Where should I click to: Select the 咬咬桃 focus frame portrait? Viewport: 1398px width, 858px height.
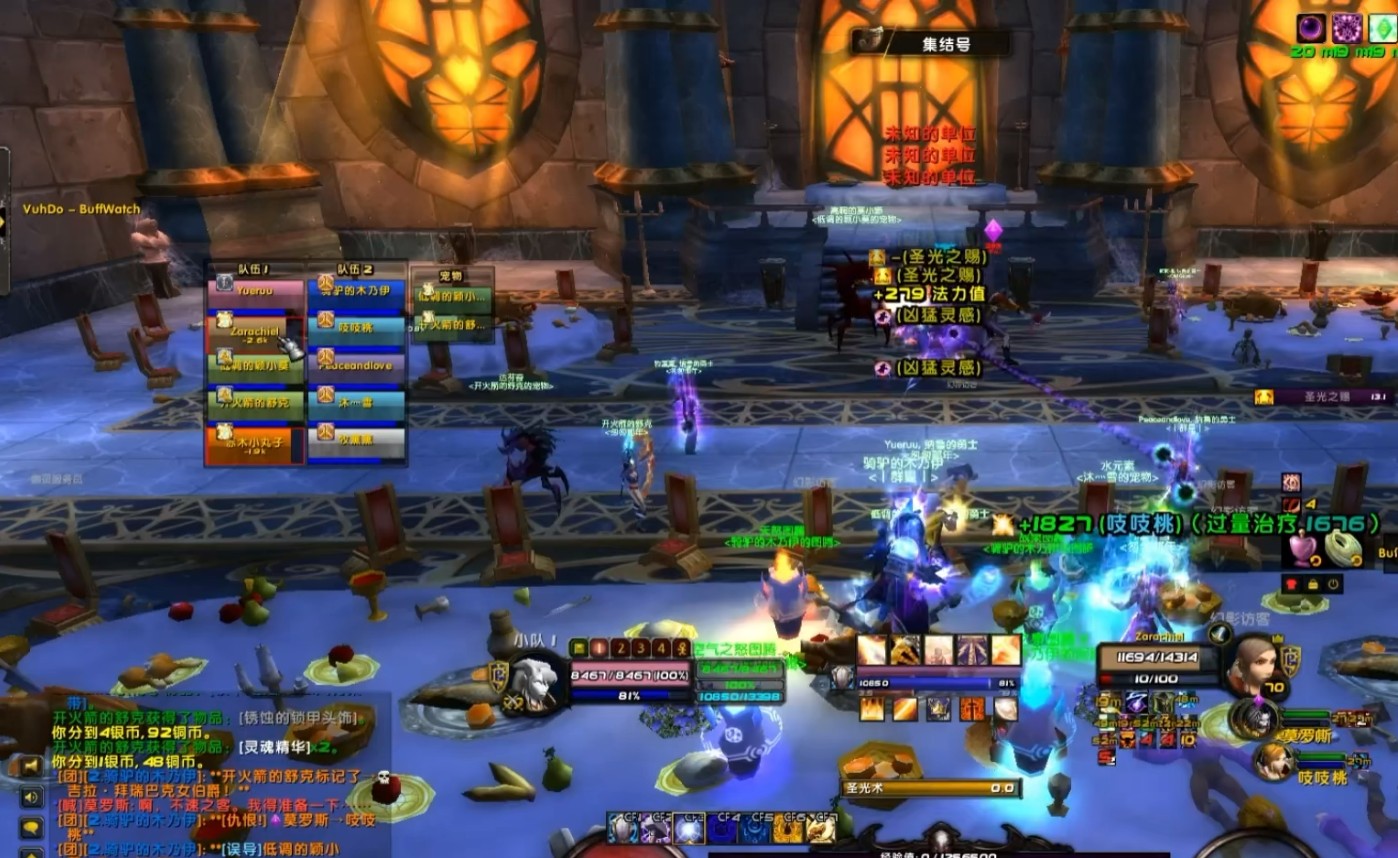(1270, 762)
